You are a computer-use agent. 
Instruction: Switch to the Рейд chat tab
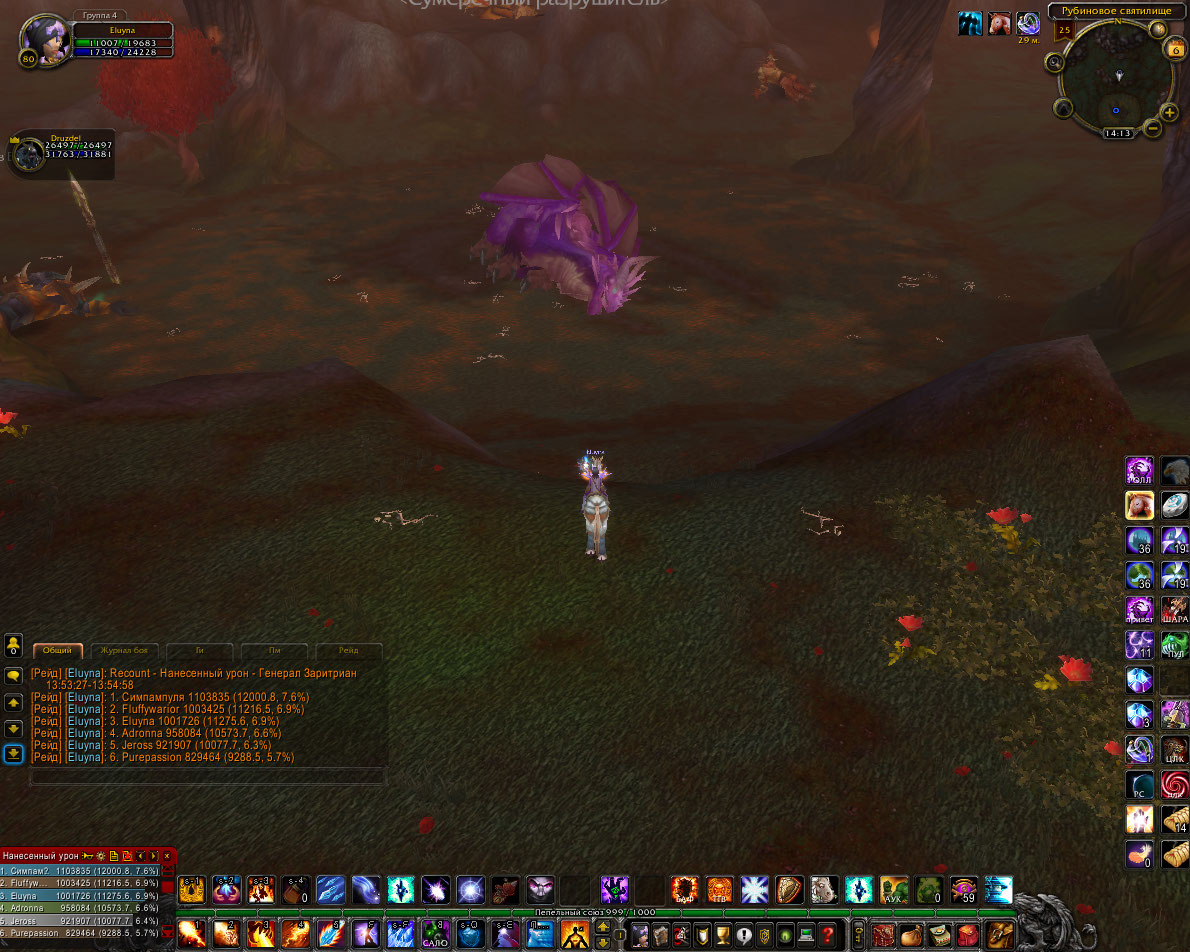click(x=348, y=650)
